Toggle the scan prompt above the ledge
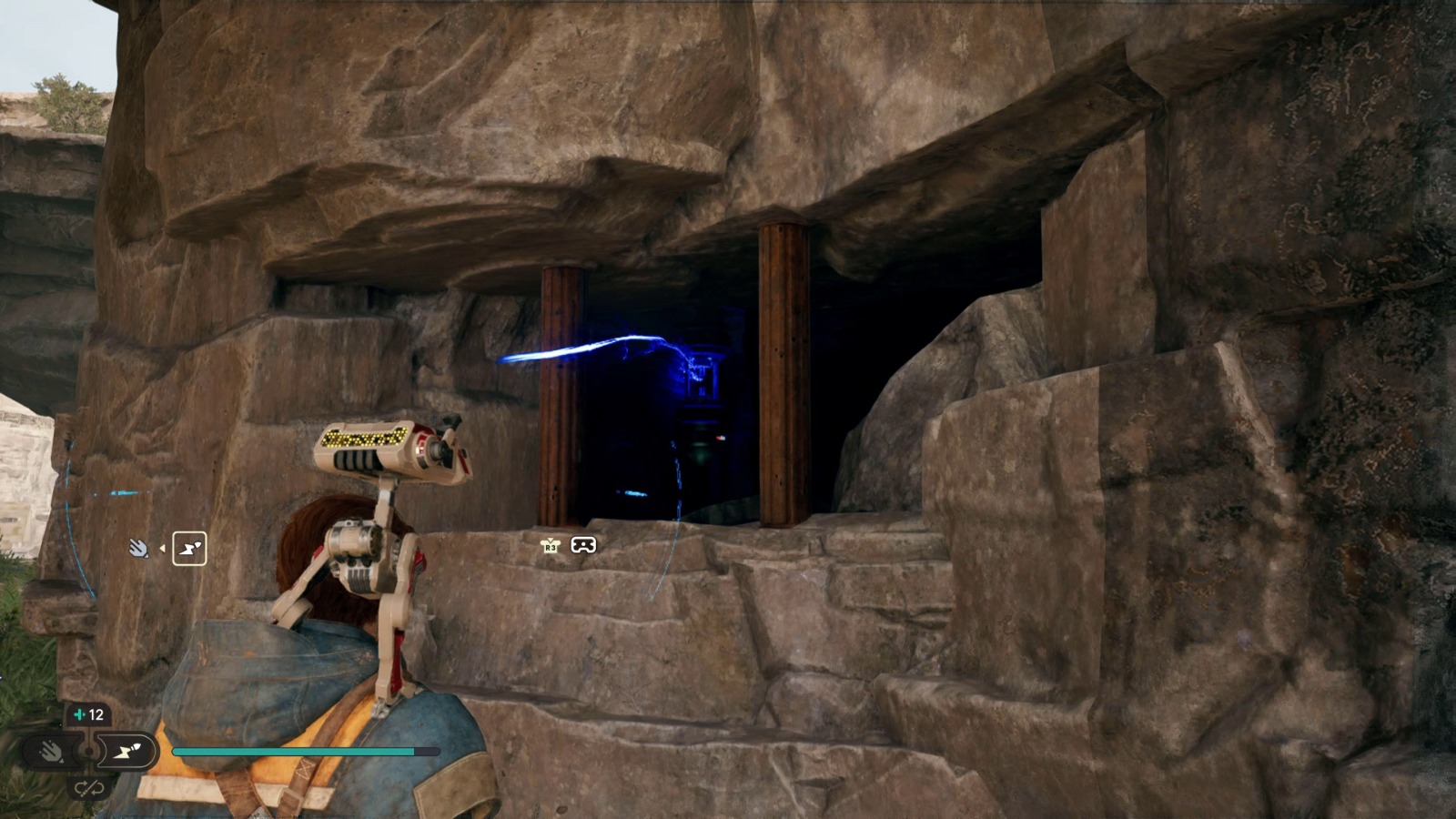Viewport: 1456px width, 819px height. (569, 544)
